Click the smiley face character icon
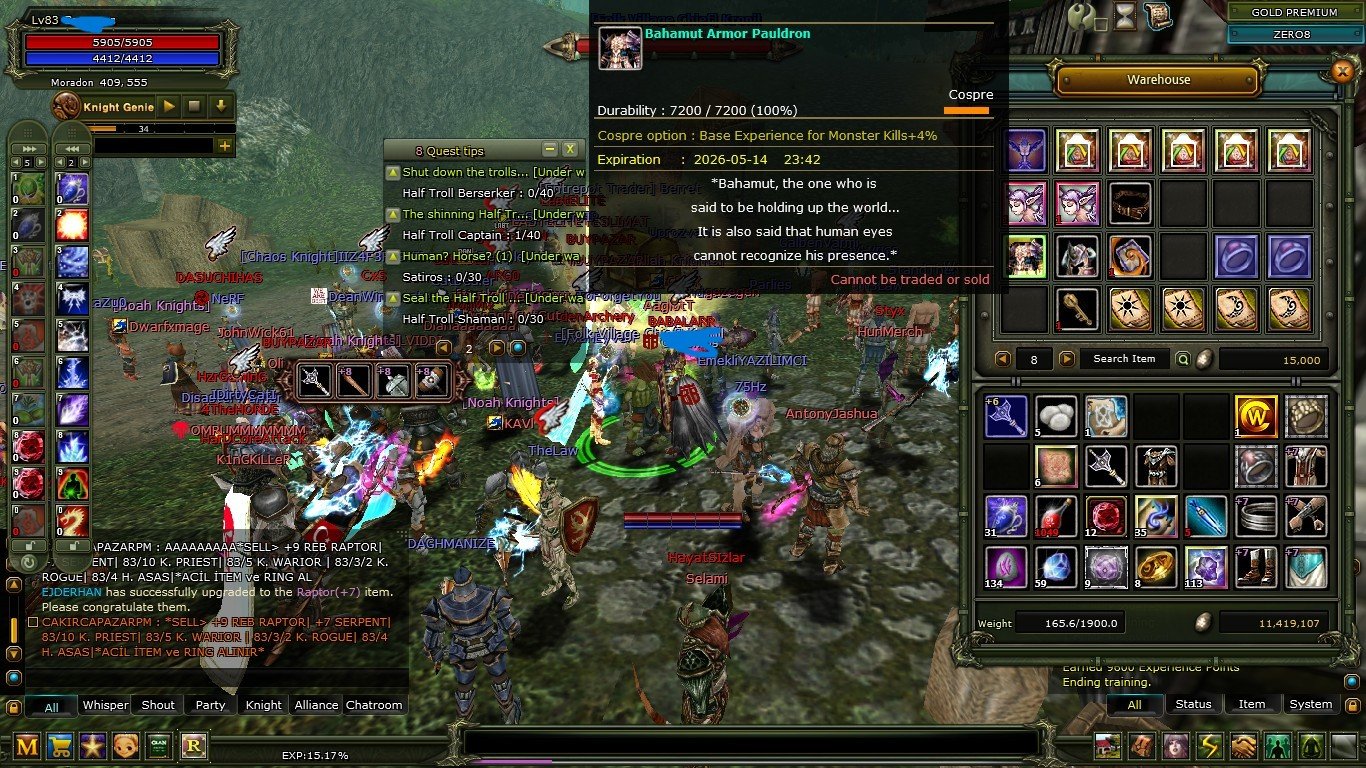Viewport: 1366px width, 768px height. tap(125, 748)
